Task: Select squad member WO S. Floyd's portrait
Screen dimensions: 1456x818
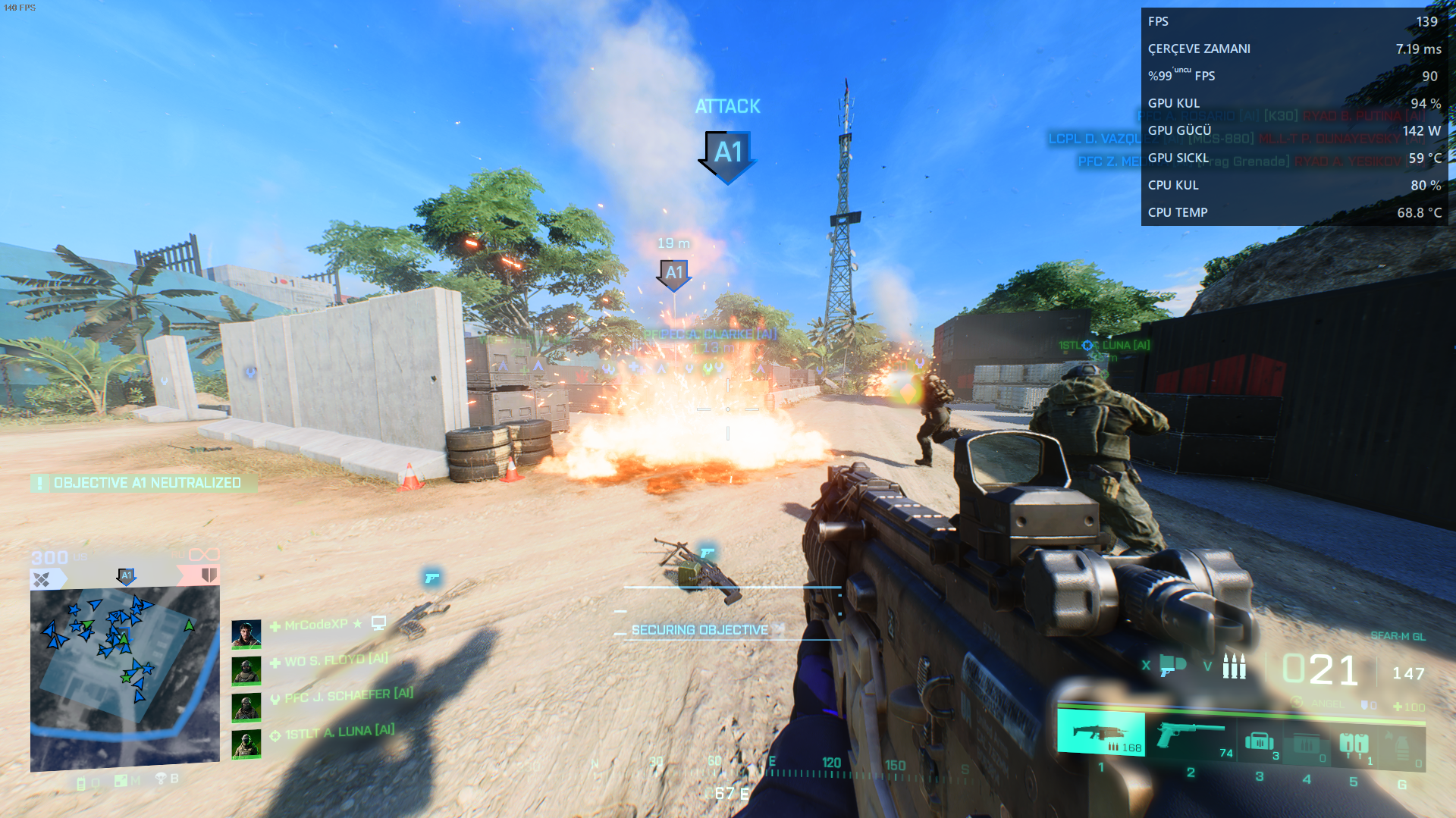Action: point(246,670)
